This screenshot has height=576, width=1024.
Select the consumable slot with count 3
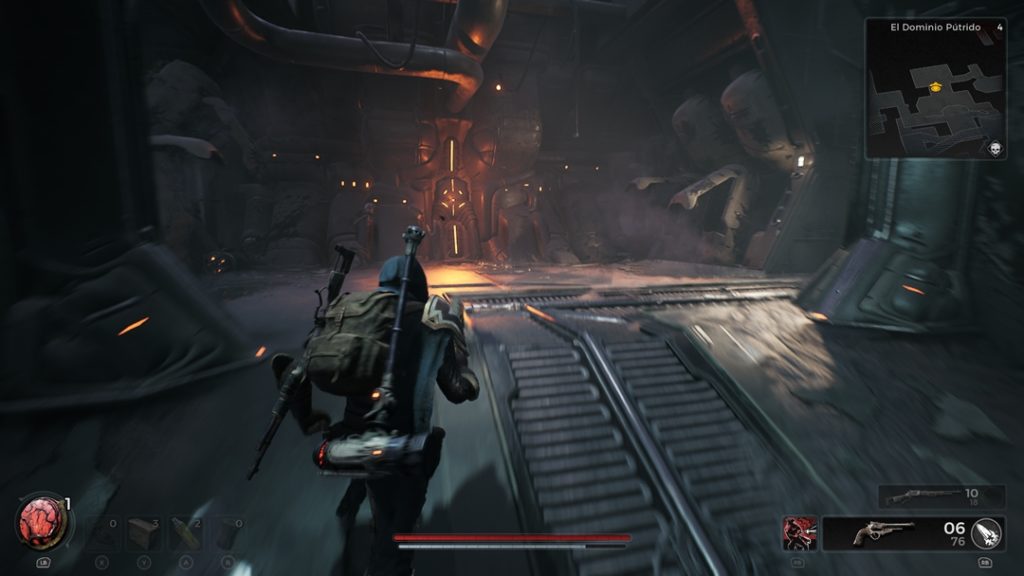(x=143, y=534)
